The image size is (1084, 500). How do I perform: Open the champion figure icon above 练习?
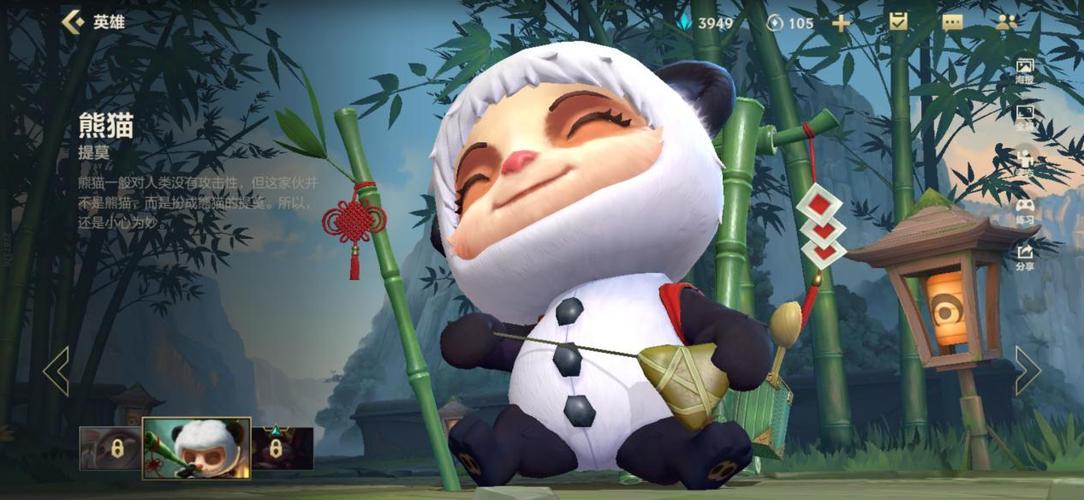1025,162
